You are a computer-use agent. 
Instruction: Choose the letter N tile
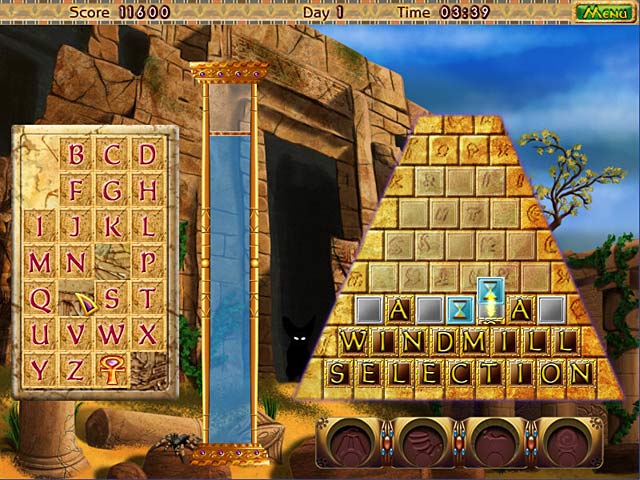click(75, 262)
